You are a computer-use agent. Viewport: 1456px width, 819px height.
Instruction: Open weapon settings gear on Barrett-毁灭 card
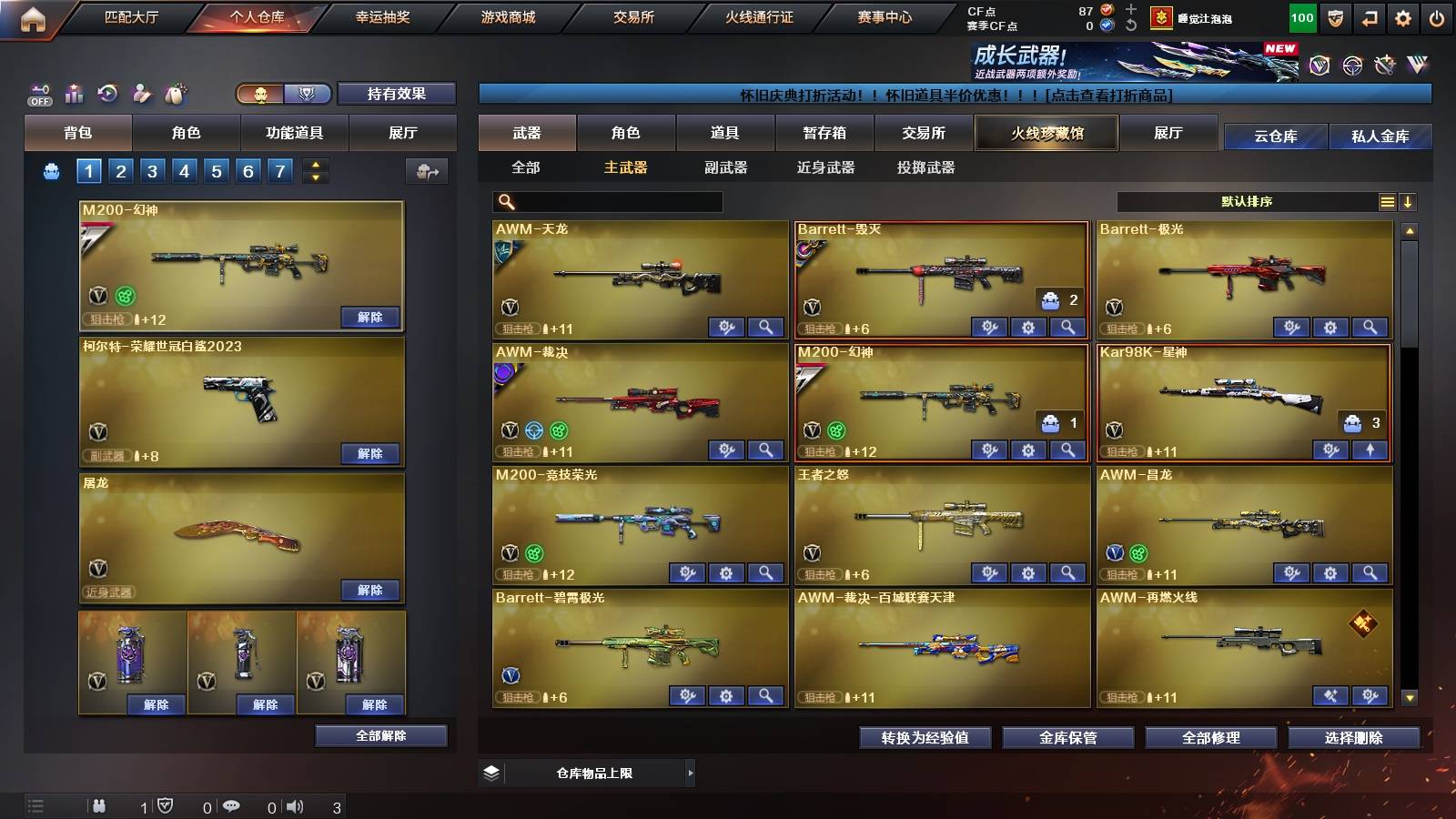(x=1027, y=327)
